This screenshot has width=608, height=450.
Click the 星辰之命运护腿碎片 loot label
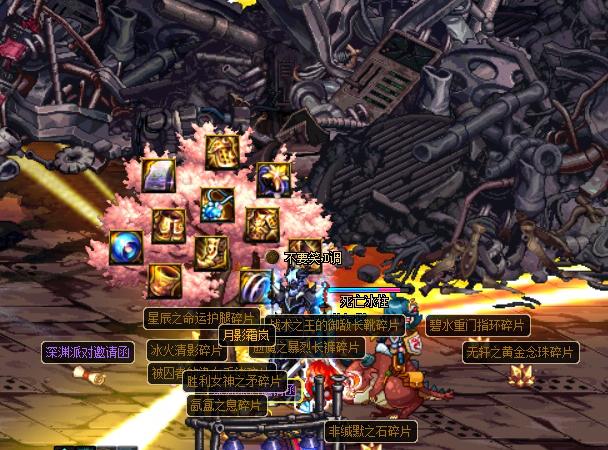pyautogui.click(x=200, y=319)
